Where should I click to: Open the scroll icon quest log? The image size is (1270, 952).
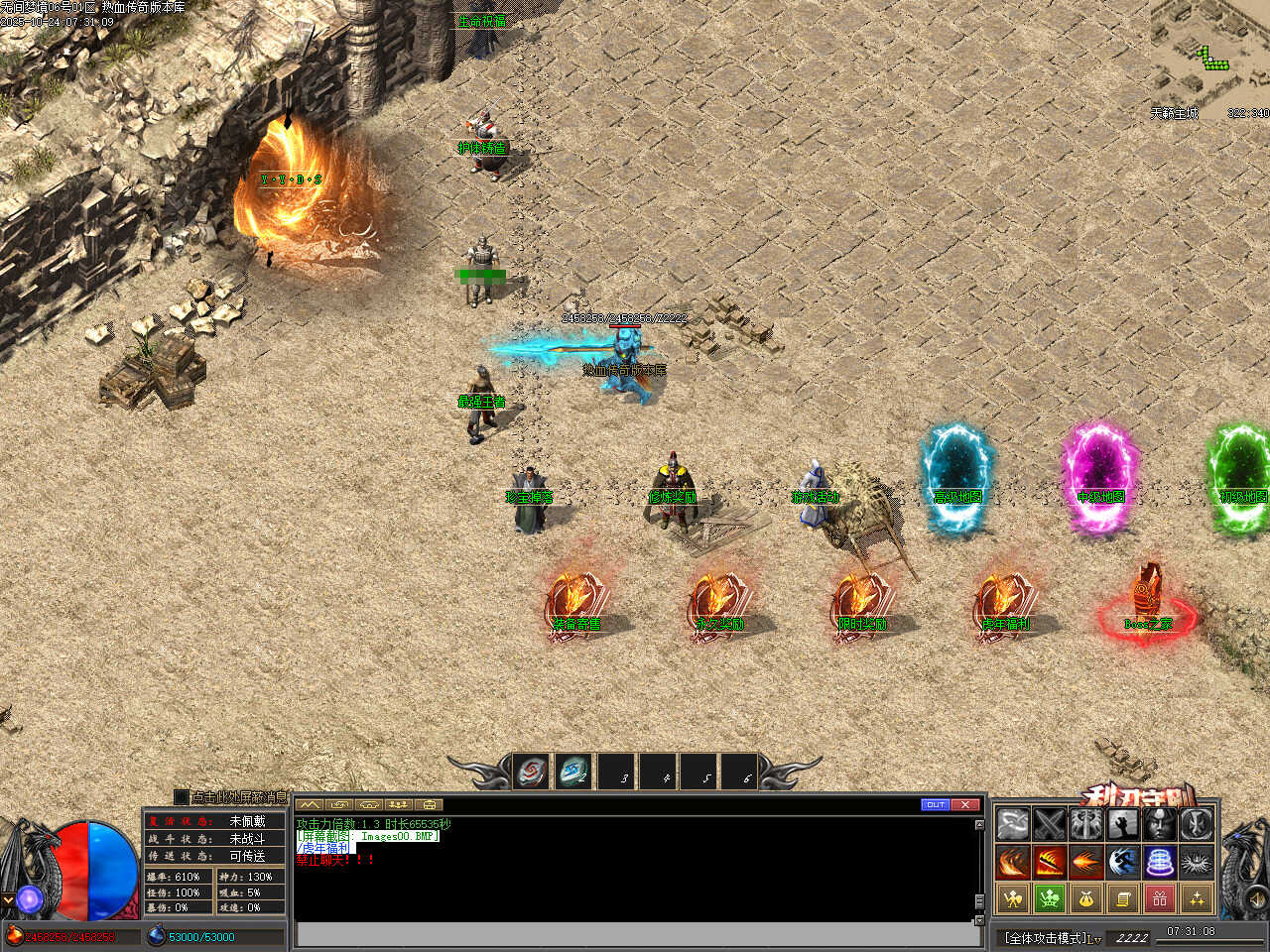click(1123, 899)
